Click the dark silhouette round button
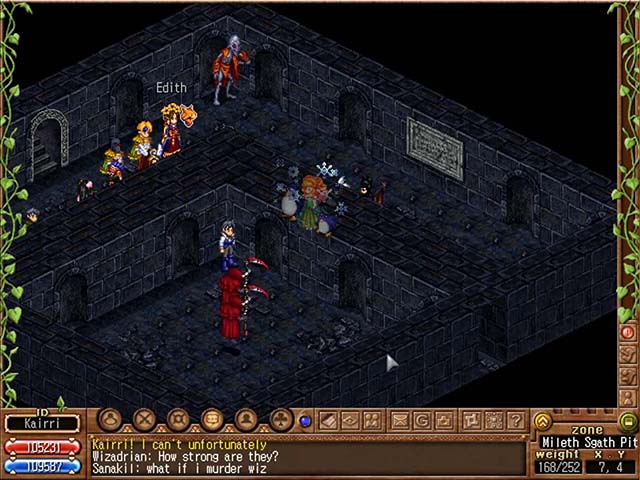This screenshot has height=480, width=640. click(x=246, y=420)
